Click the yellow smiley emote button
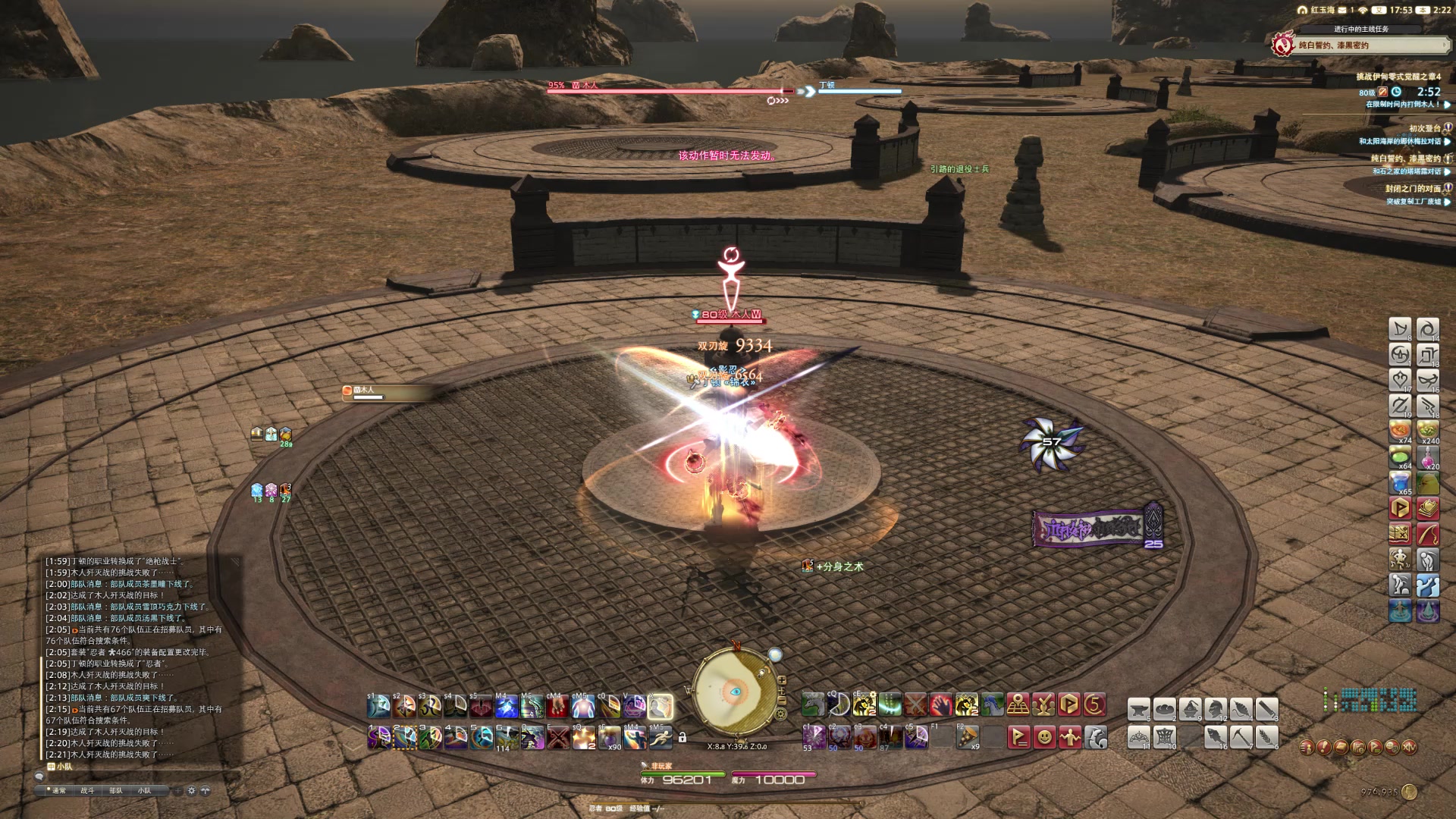 (1044, 736)
